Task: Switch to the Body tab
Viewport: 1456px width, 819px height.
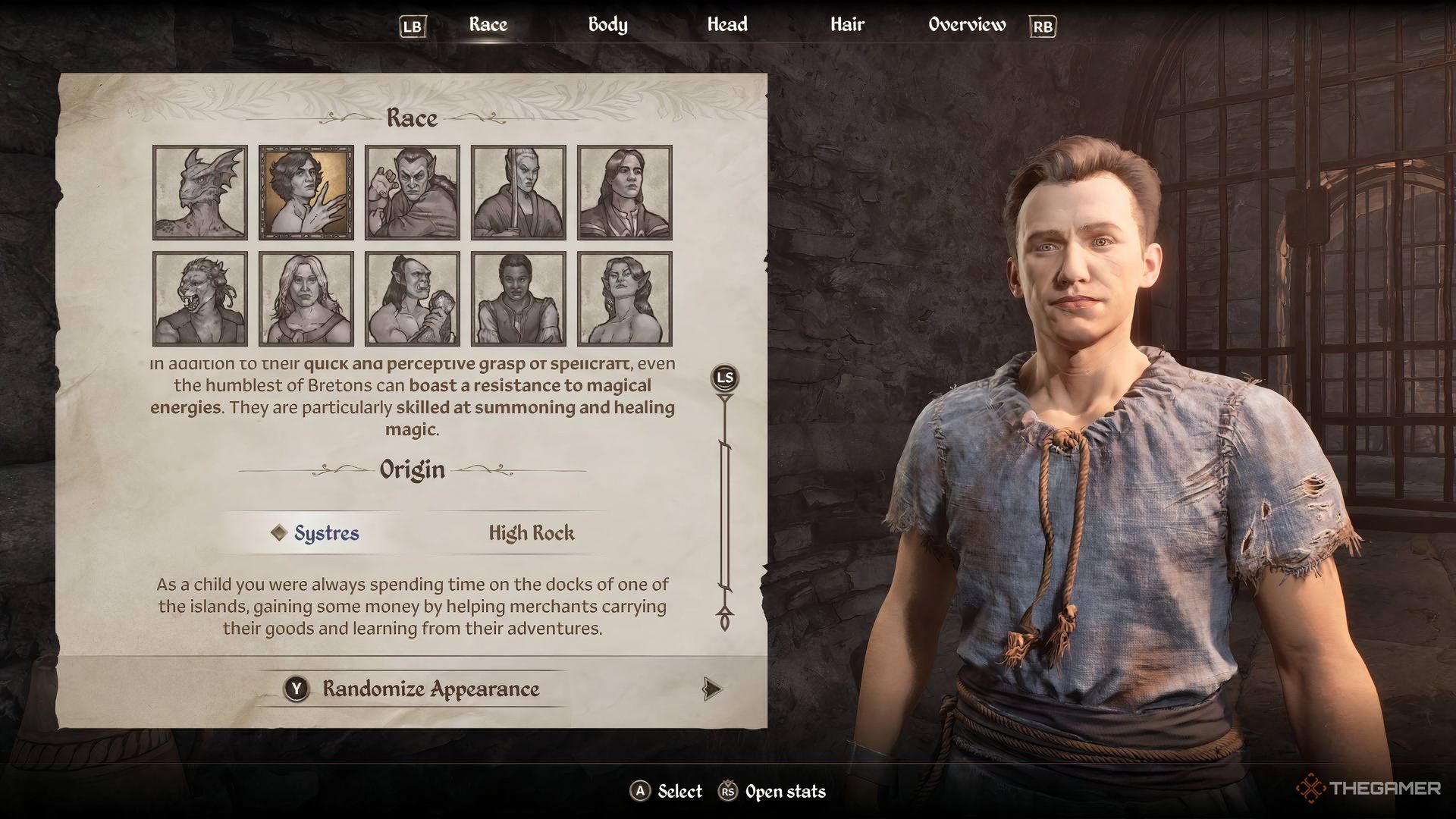Action: click(x=607, y=24)
